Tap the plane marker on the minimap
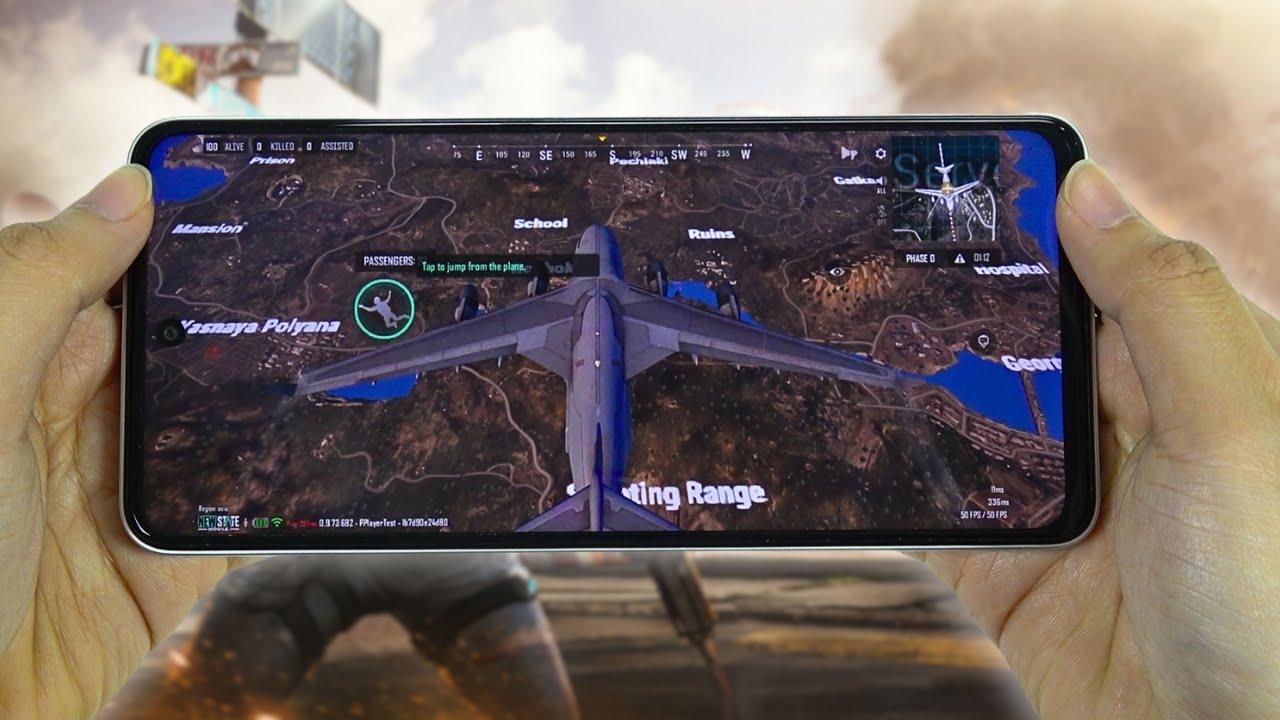Image resolution: width=1280 pixels, height=720 pixels. (x=946, y=188)
